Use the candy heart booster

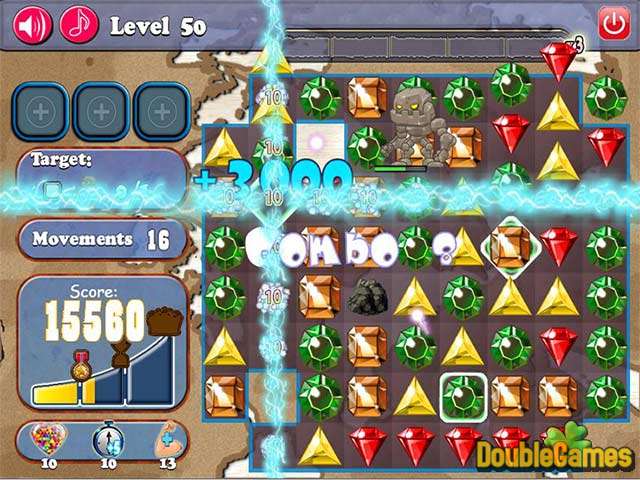pyautogui.click(x=45, y=440)
